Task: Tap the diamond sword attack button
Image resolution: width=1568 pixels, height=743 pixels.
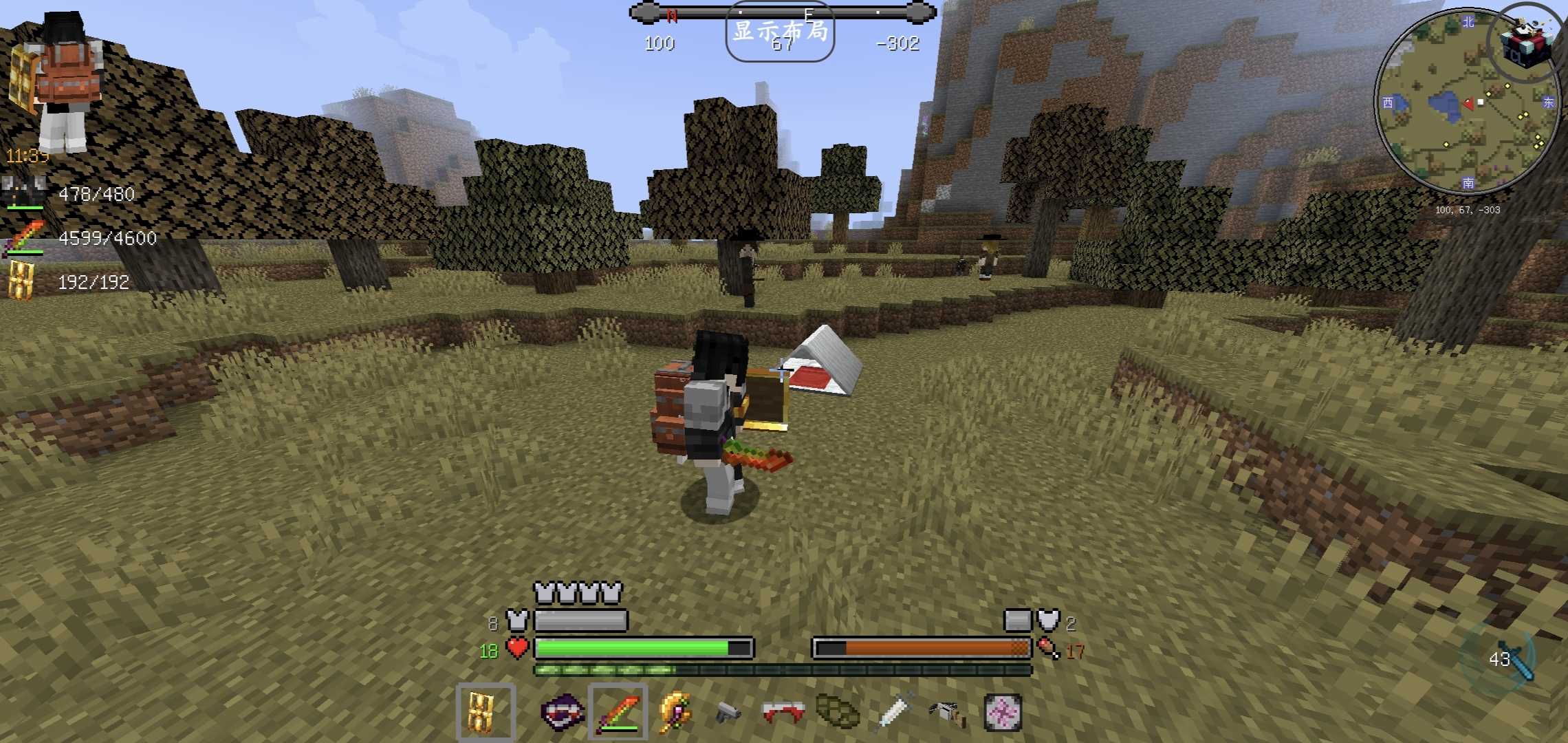Action: (x=1506, y=659)
